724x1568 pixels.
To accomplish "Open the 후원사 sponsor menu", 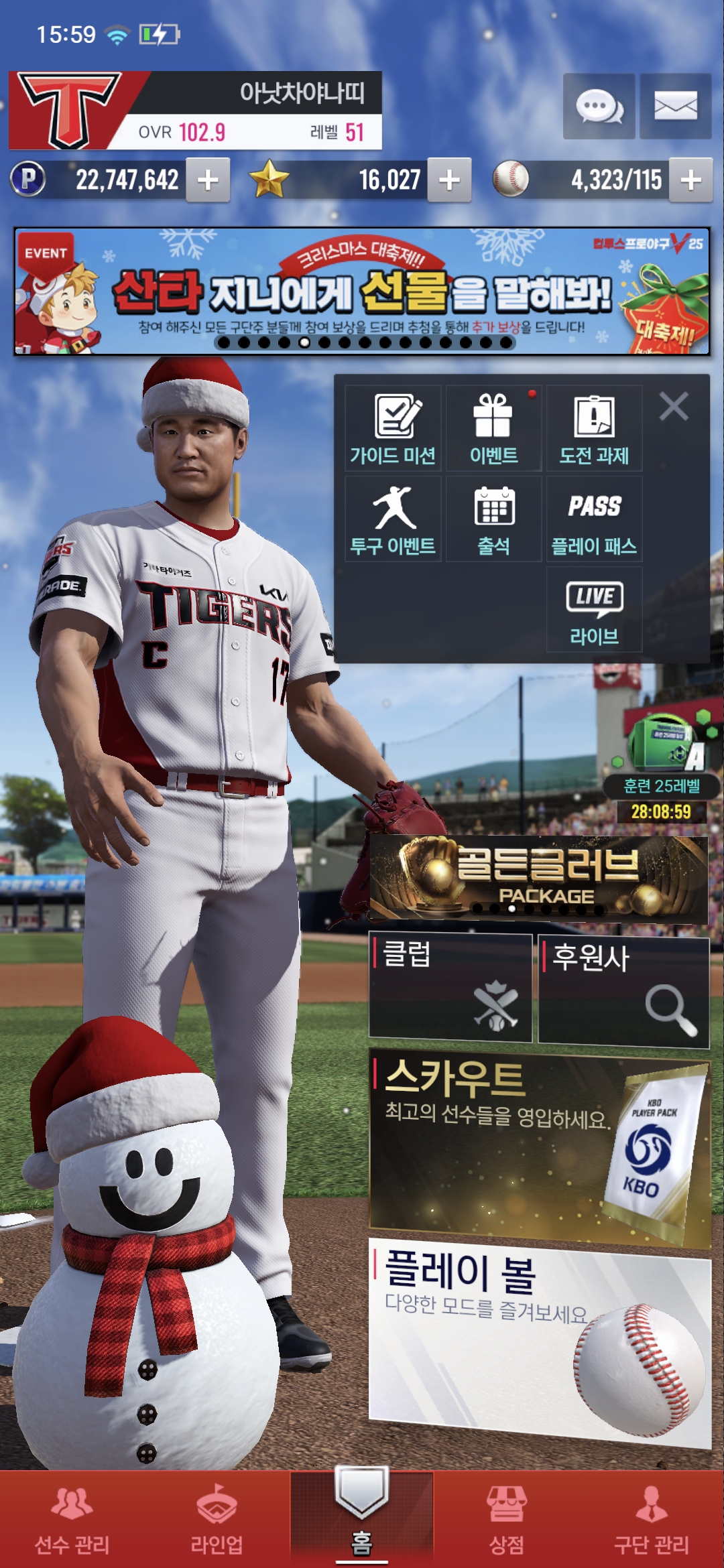I will tap(623, 990).
